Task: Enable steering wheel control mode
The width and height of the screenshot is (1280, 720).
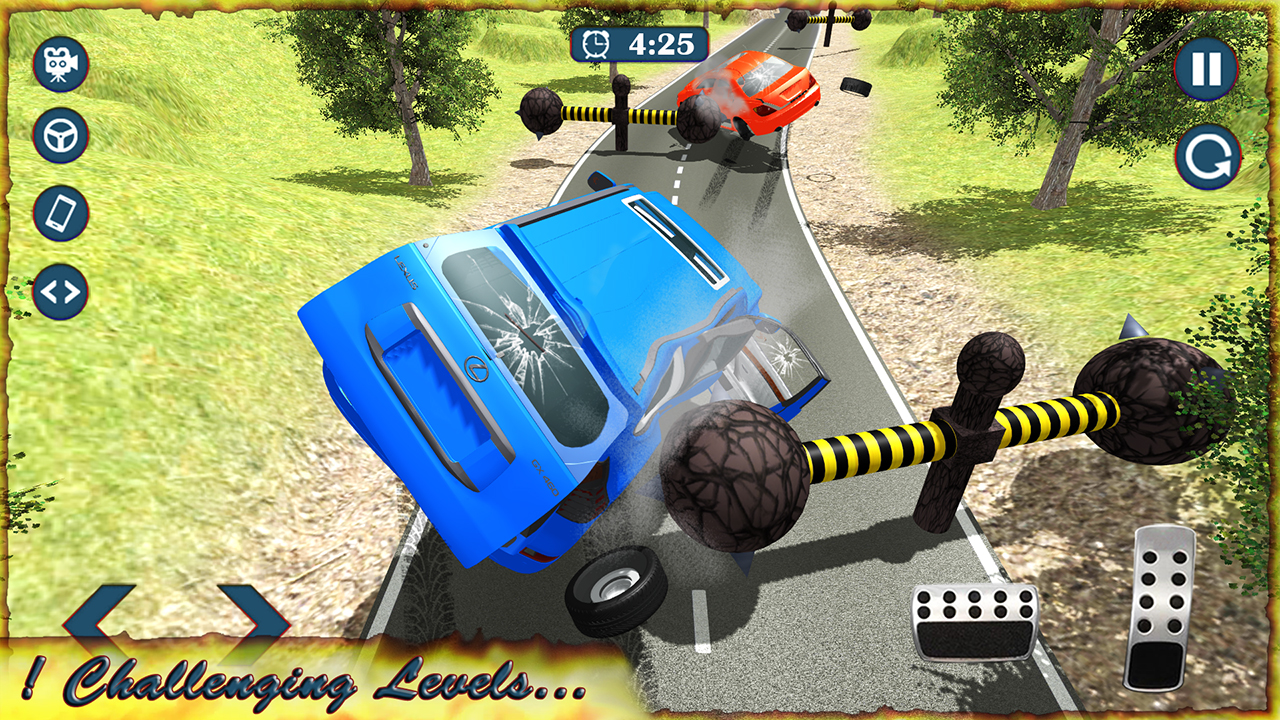Action: coord(60,137)
